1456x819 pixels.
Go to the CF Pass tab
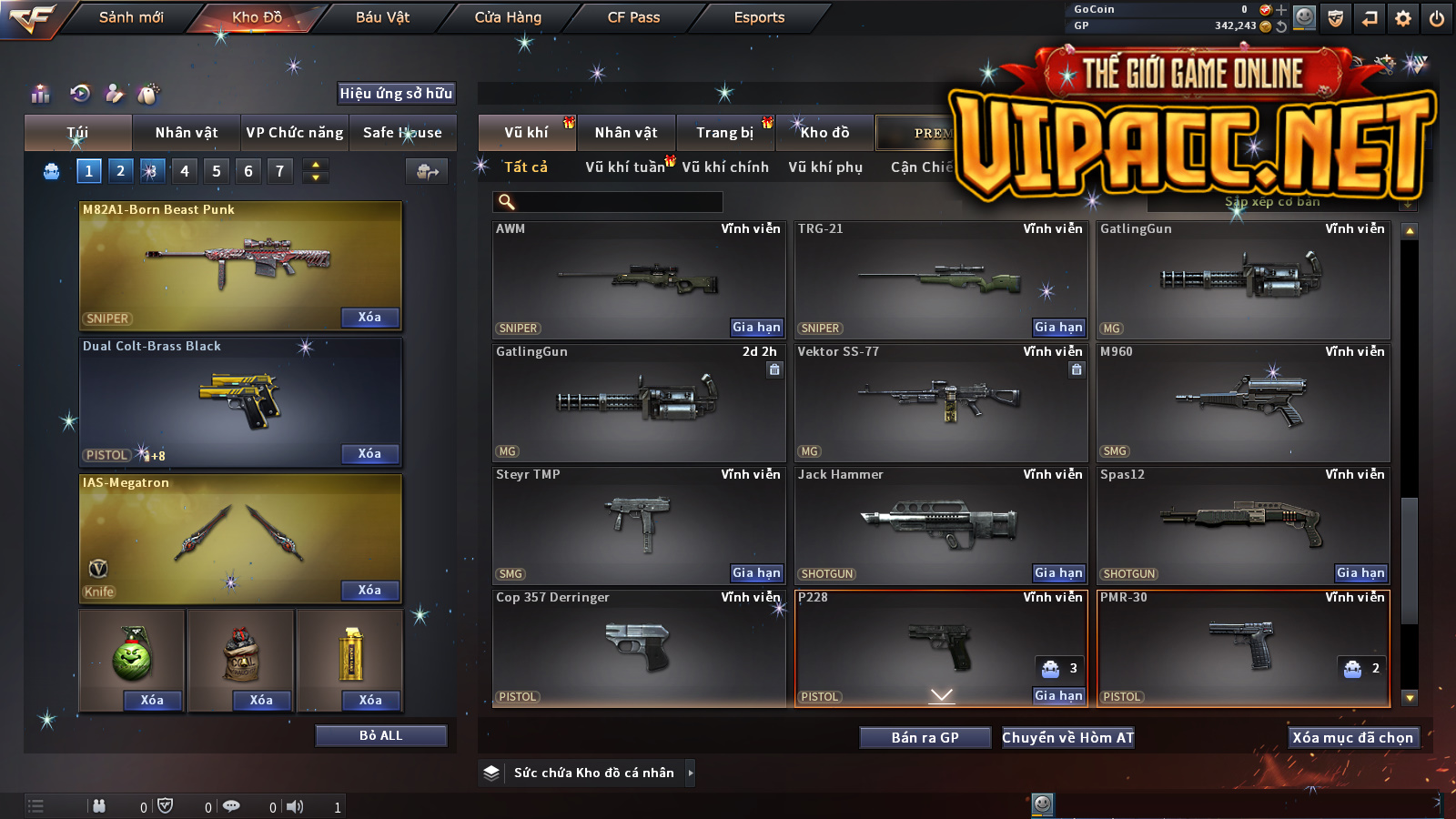[633, 17]
